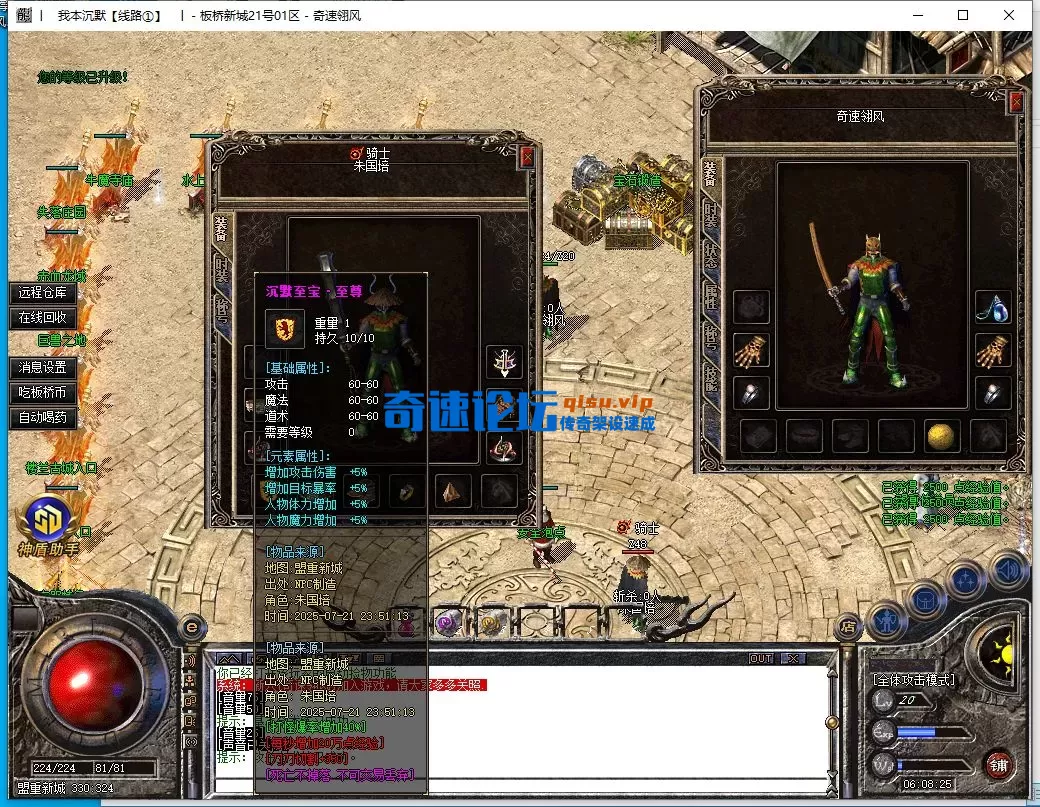The height and width of the screenshot is (807, 1040).
Task: Select the golden orb equipment slot
Action: click(942, 435)
